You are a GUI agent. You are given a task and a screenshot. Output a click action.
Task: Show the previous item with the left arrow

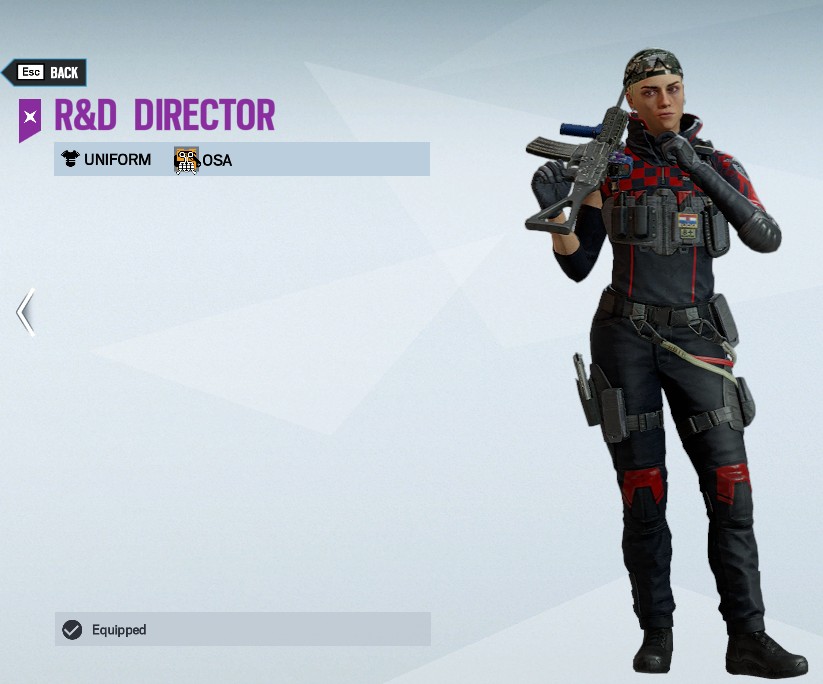click(x=26, y=311)
